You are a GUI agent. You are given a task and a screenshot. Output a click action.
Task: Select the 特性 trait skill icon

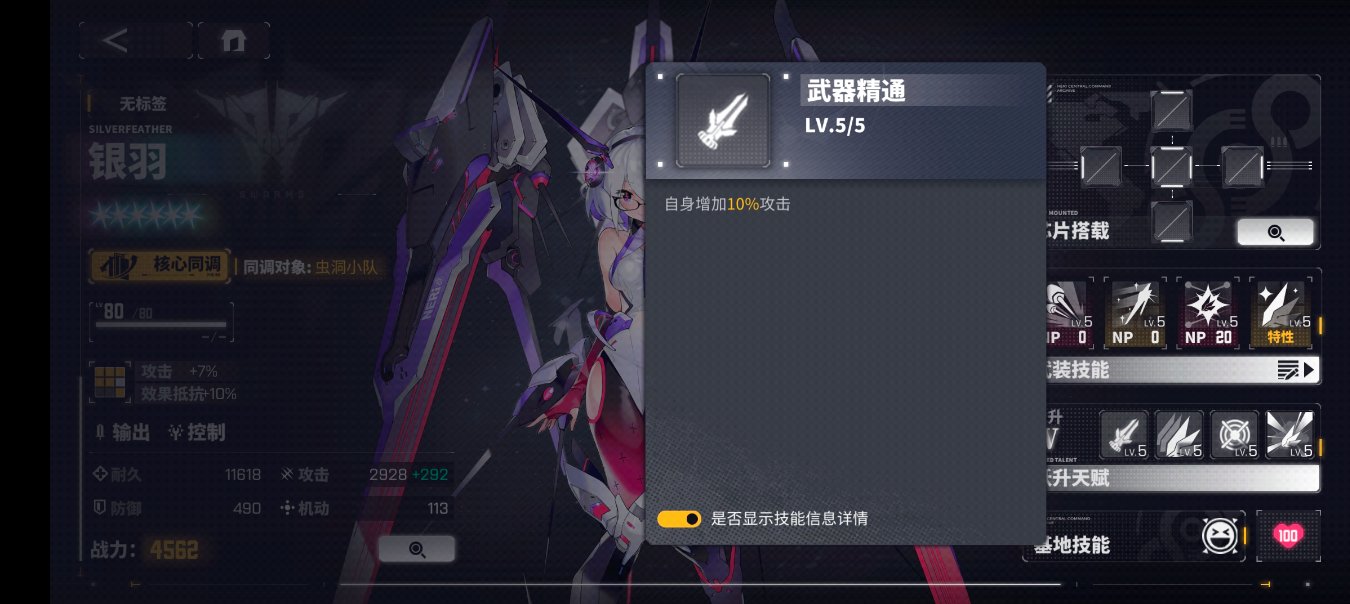pyautogui.click(x=1281, y=313)
